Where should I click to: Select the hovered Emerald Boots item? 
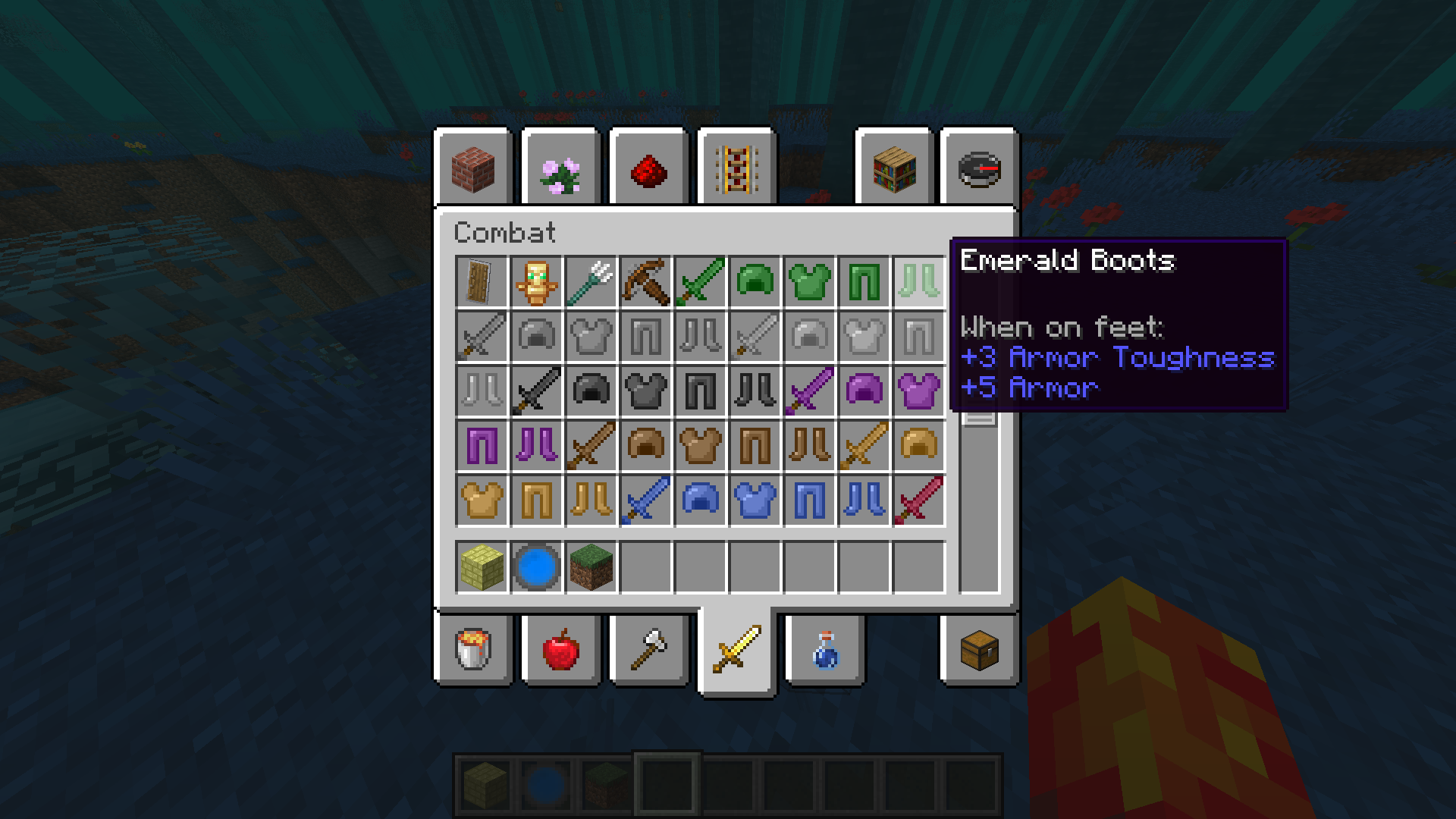[919, 282]
